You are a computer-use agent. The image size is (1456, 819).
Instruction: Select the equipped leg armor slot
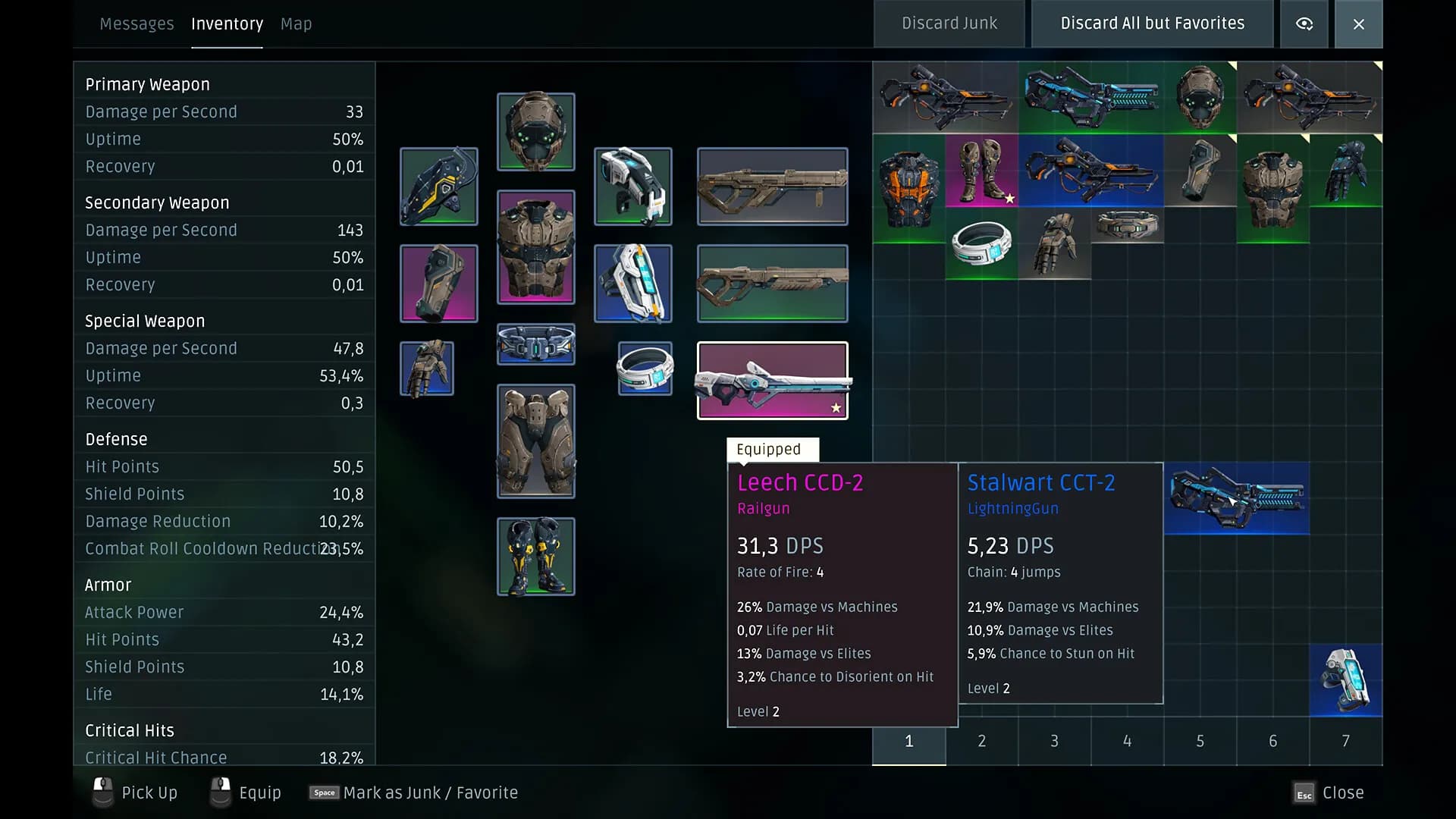(535, 441)
